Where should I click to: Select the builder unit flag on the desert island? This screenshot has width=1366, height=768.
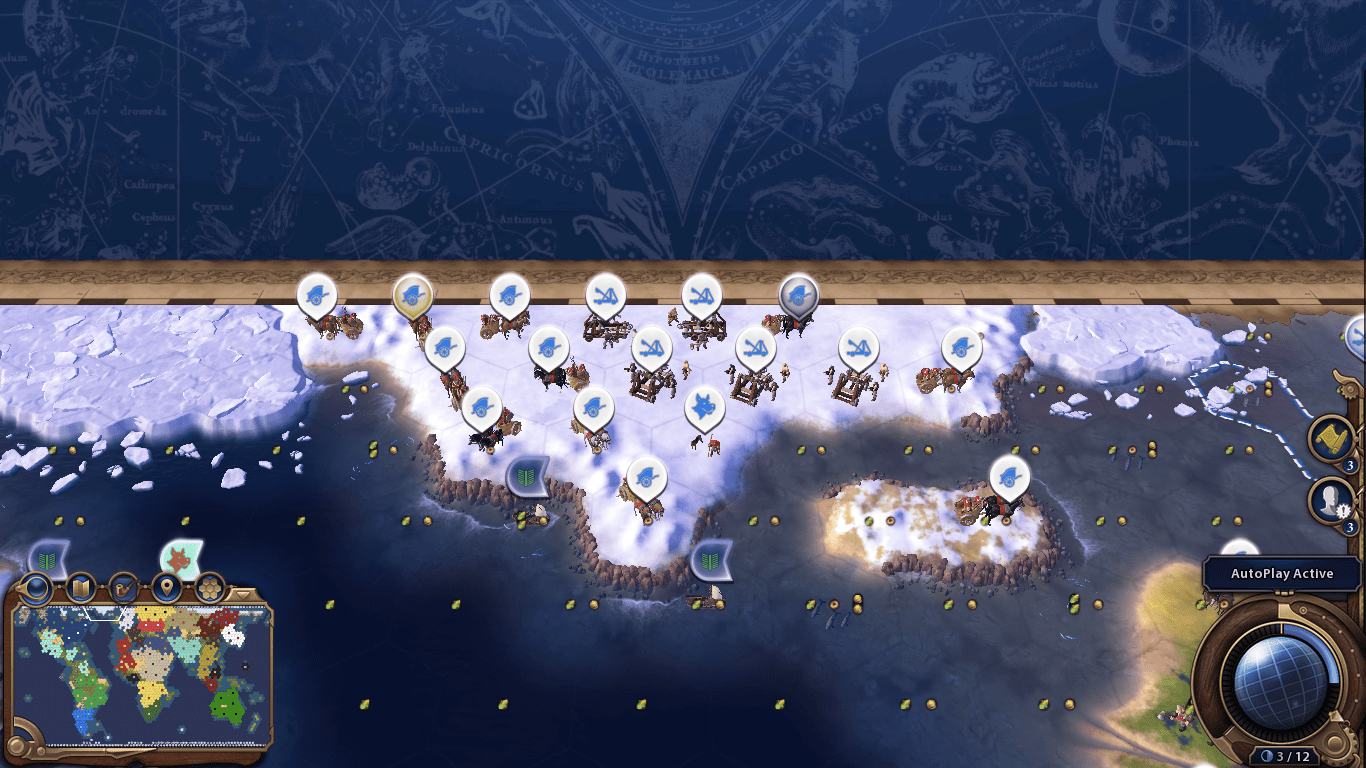coord(1008,478)
